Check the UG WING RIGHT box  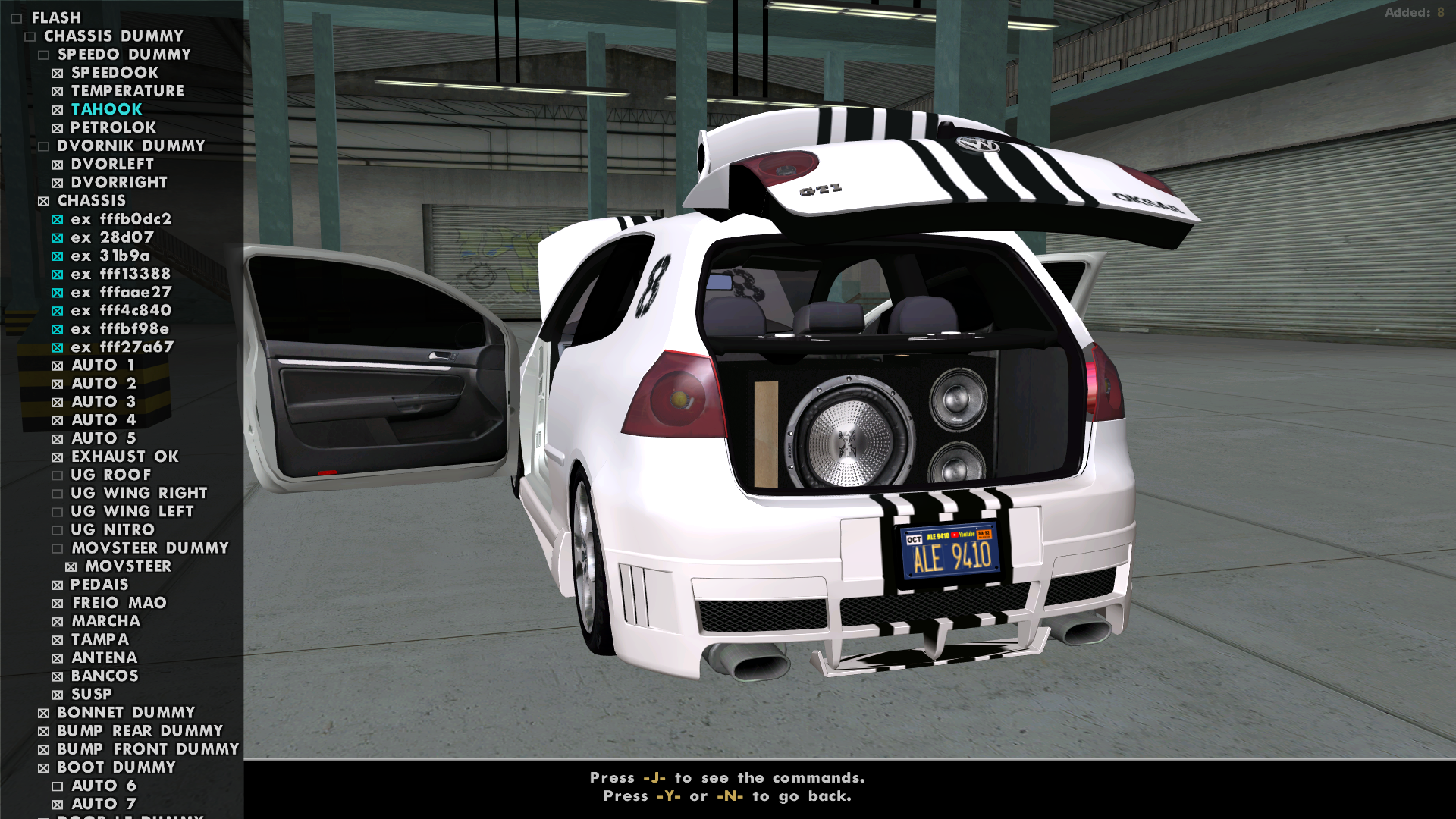point(59,493)
